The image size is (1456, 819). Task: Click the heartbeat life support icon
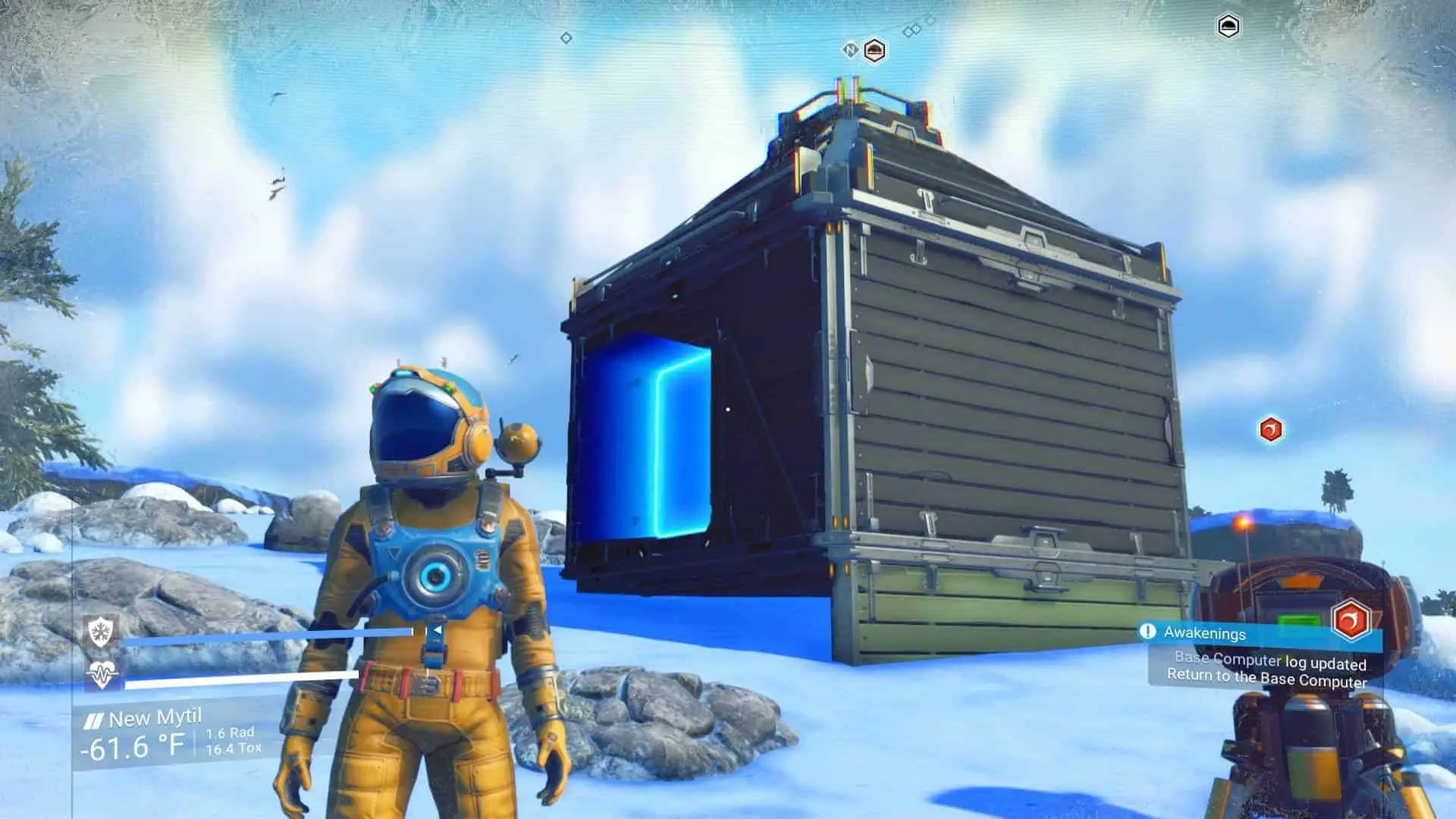101,674
